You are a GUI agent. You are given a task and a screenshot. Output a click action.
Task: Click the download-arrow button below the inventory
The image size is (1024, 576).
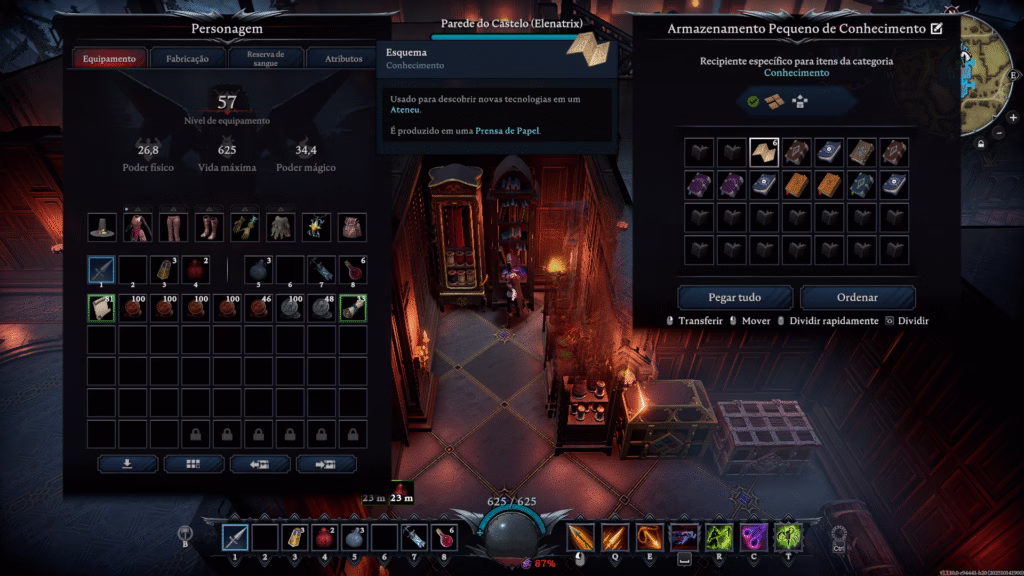click(127, 464)
